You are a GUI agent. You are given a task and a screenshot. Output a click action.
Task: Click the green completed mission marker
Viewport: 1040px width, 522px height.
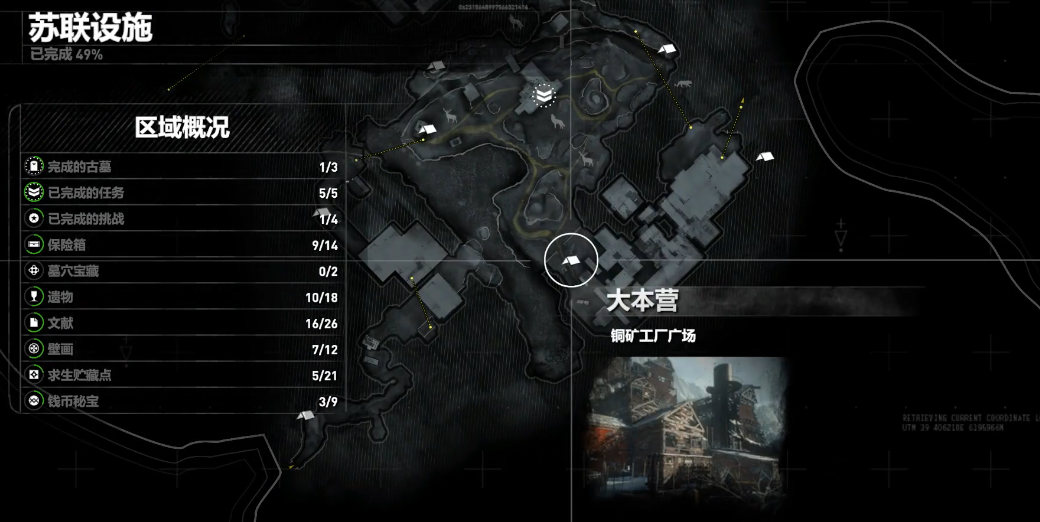[543, 95]
